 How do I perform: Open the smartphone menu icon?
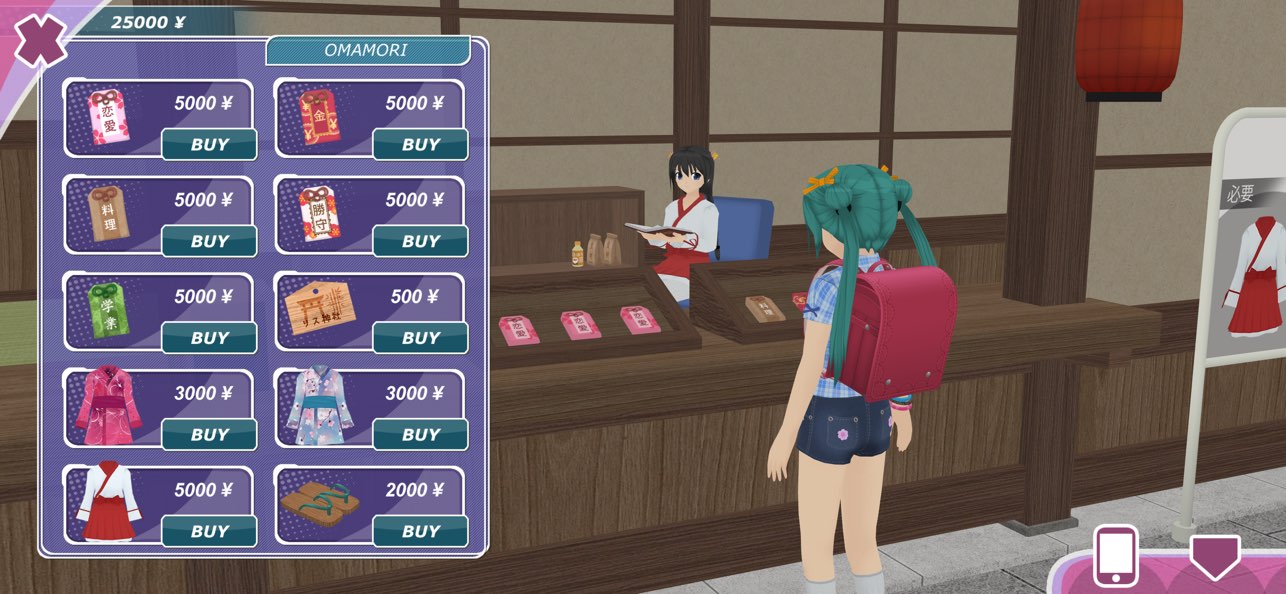(1116, 555)
